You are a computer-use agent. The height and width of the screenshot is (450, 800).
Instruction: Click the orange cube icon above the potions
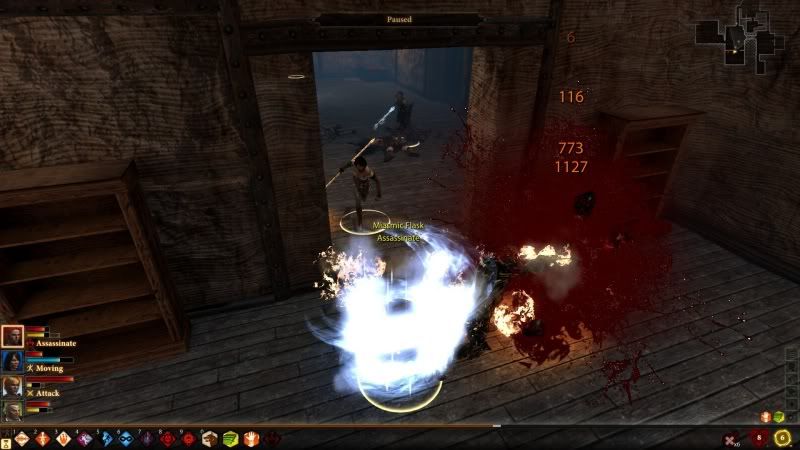click(765, 416)
